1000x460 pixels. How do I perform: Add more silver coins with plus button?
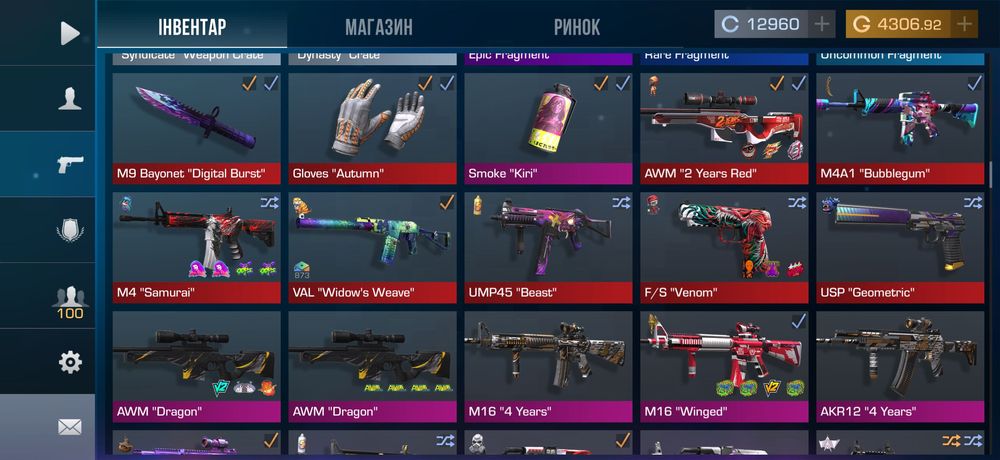pyautogui.click(x=822, y=24)
